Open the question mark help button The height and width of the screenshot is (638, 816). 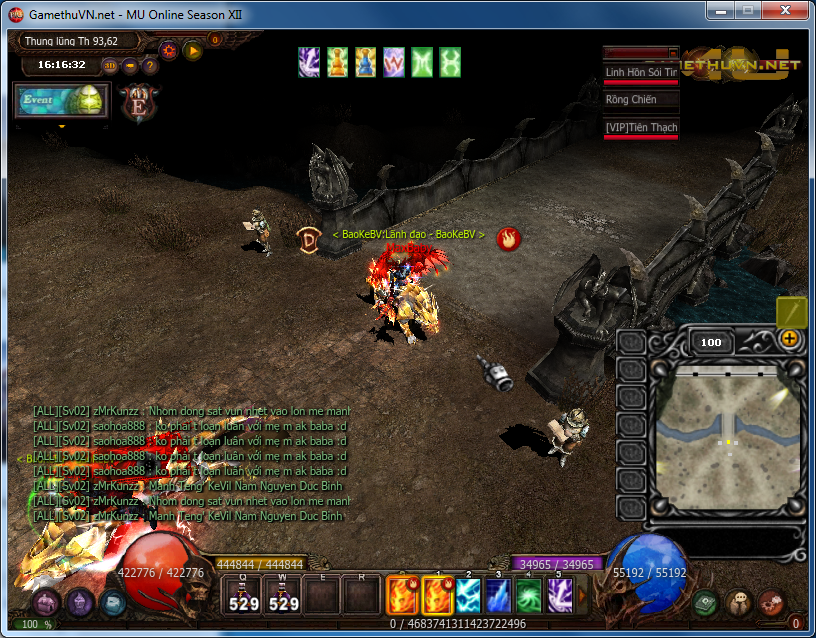coord(150,66)
